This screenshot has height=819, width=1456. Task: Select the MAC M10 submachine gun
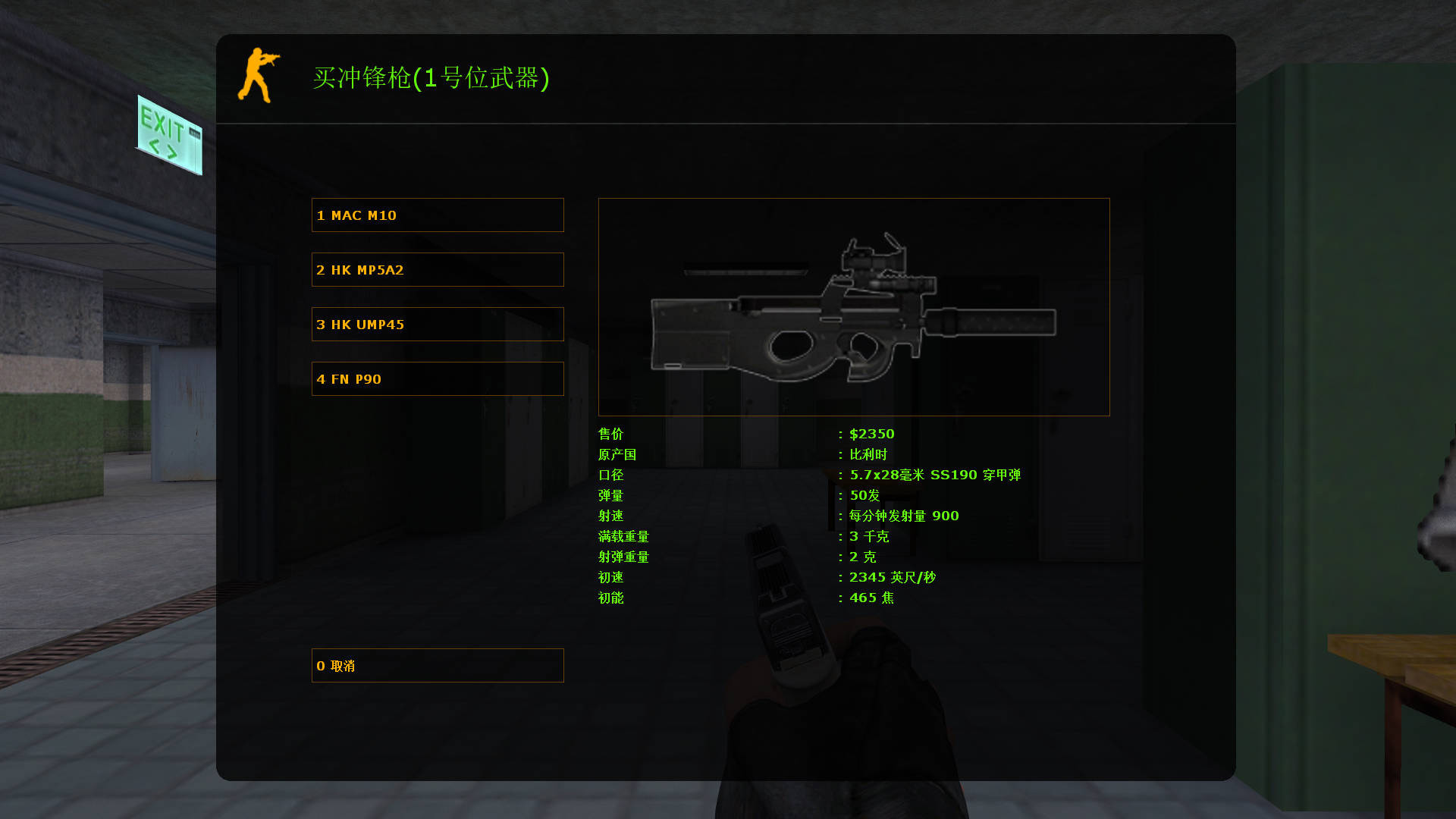pos(437,215)
